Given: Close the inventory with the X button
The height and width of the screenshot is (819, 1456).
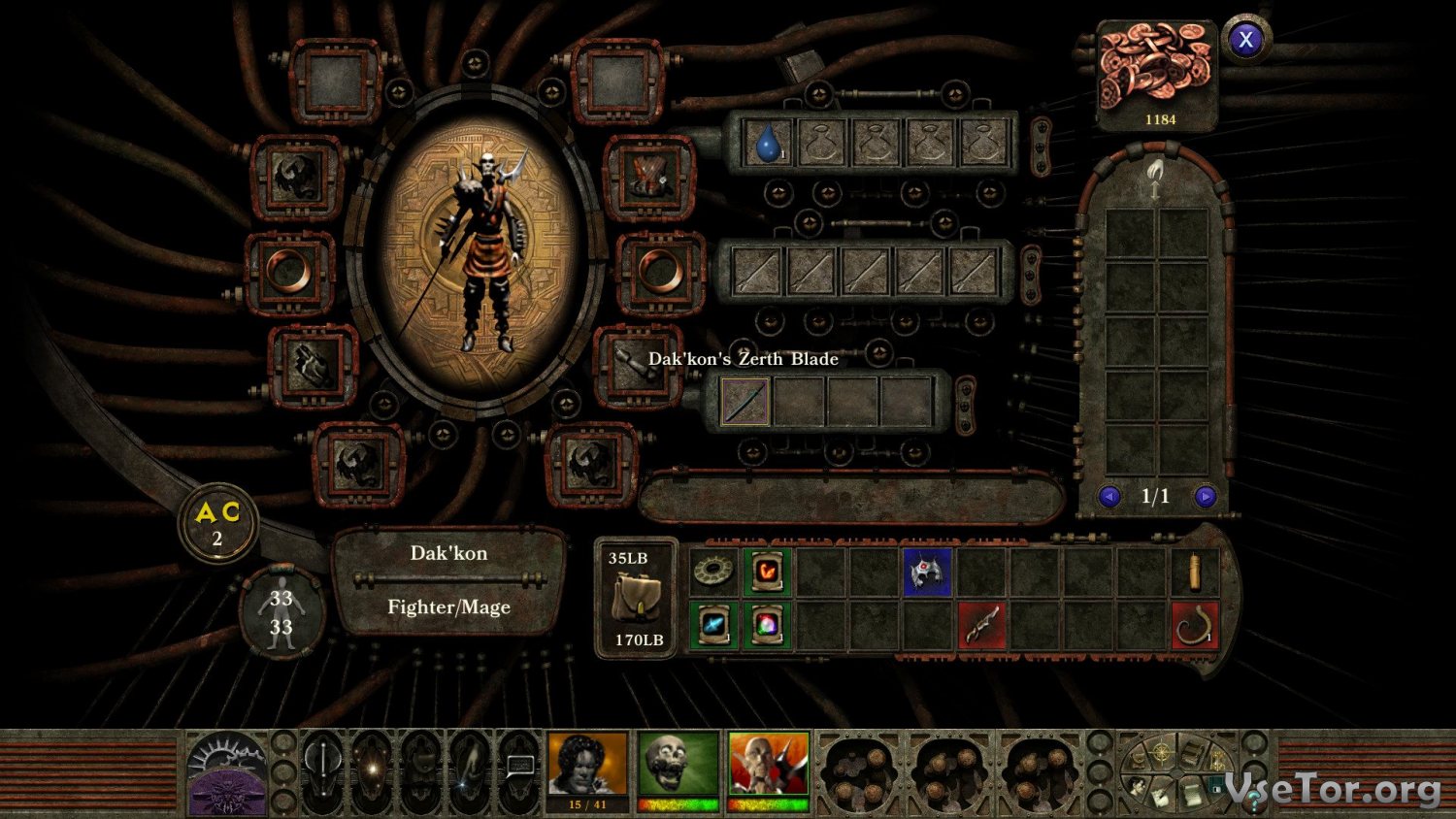Looking at the screenshot, I should pos(1245,40).
